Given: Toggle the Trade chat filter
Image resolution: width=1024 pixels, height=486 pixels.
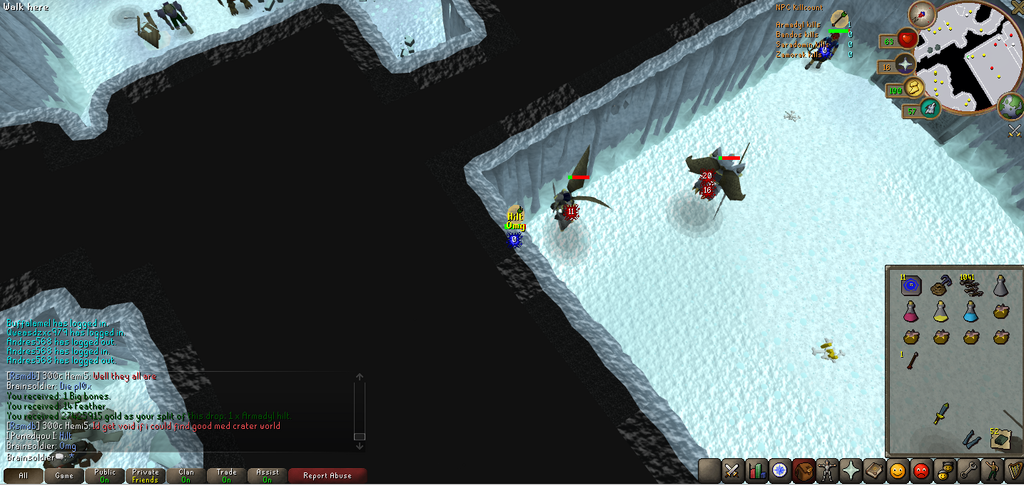Looking at the screenshot, I should coord(227,476).
